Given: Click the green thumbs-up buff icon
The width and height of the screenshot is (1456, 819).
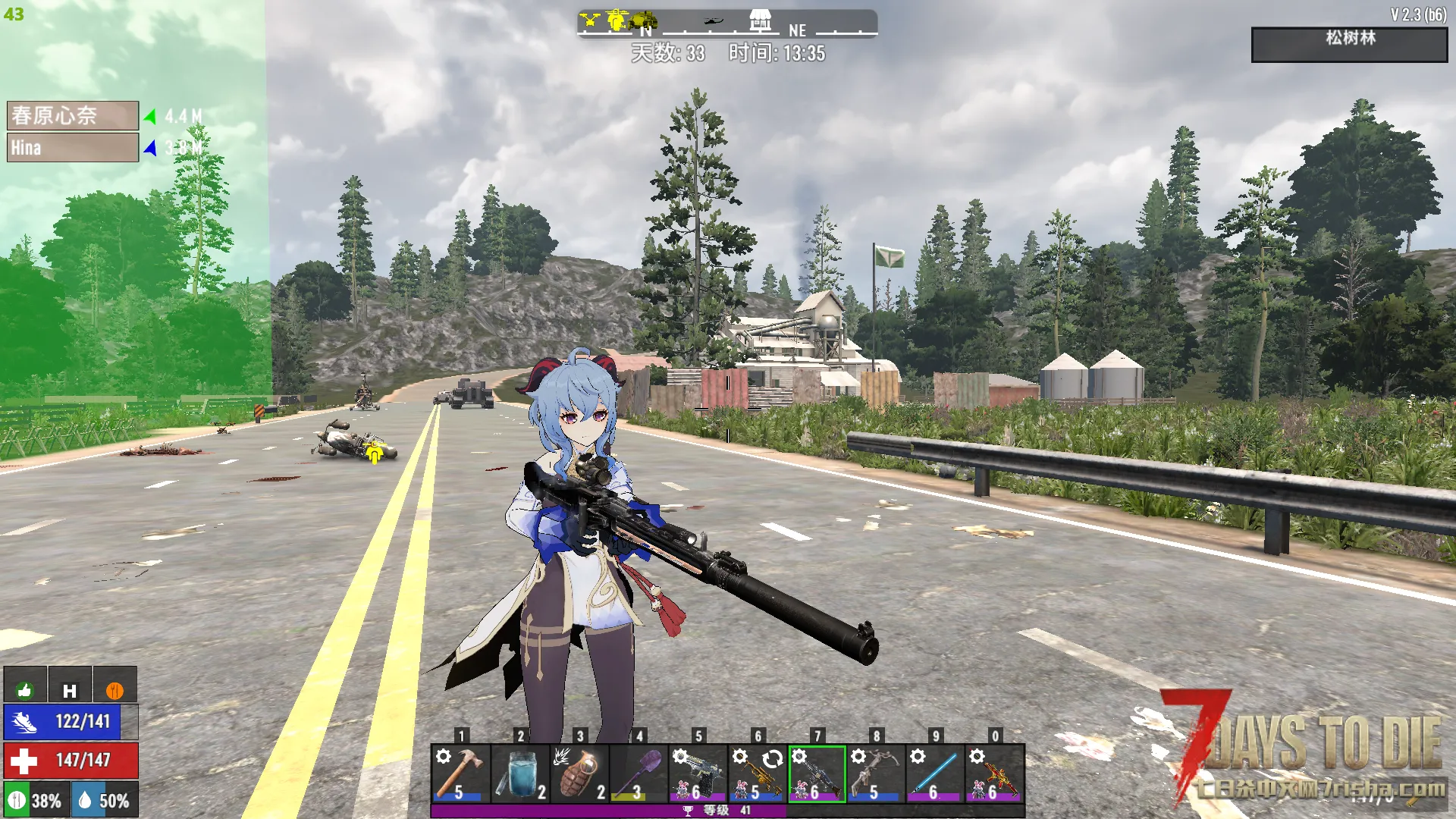Looking at the screenshot, I should coord(25,689).
